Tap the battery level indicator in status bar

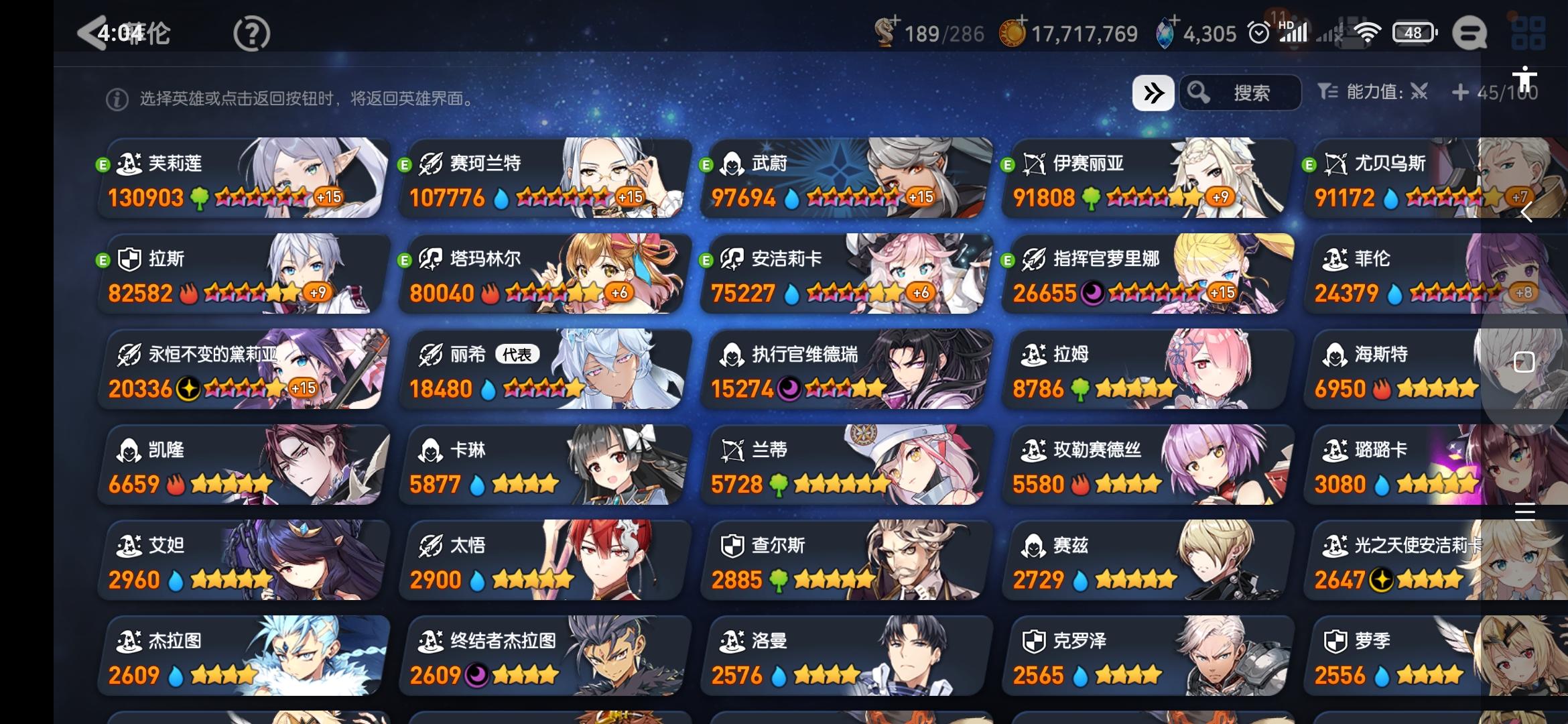pos(1413,31)
